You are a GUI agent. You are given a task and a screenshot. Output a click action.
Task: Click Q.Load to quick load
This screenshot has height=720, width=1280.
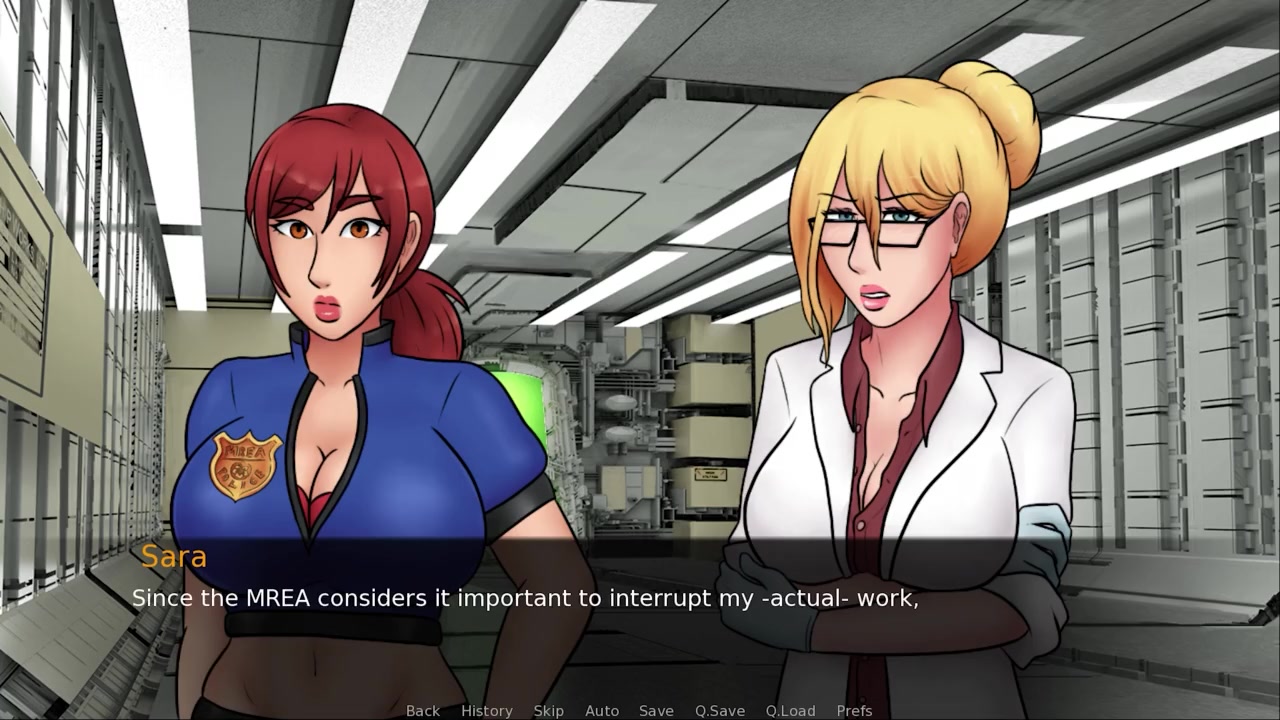(790, 710)
